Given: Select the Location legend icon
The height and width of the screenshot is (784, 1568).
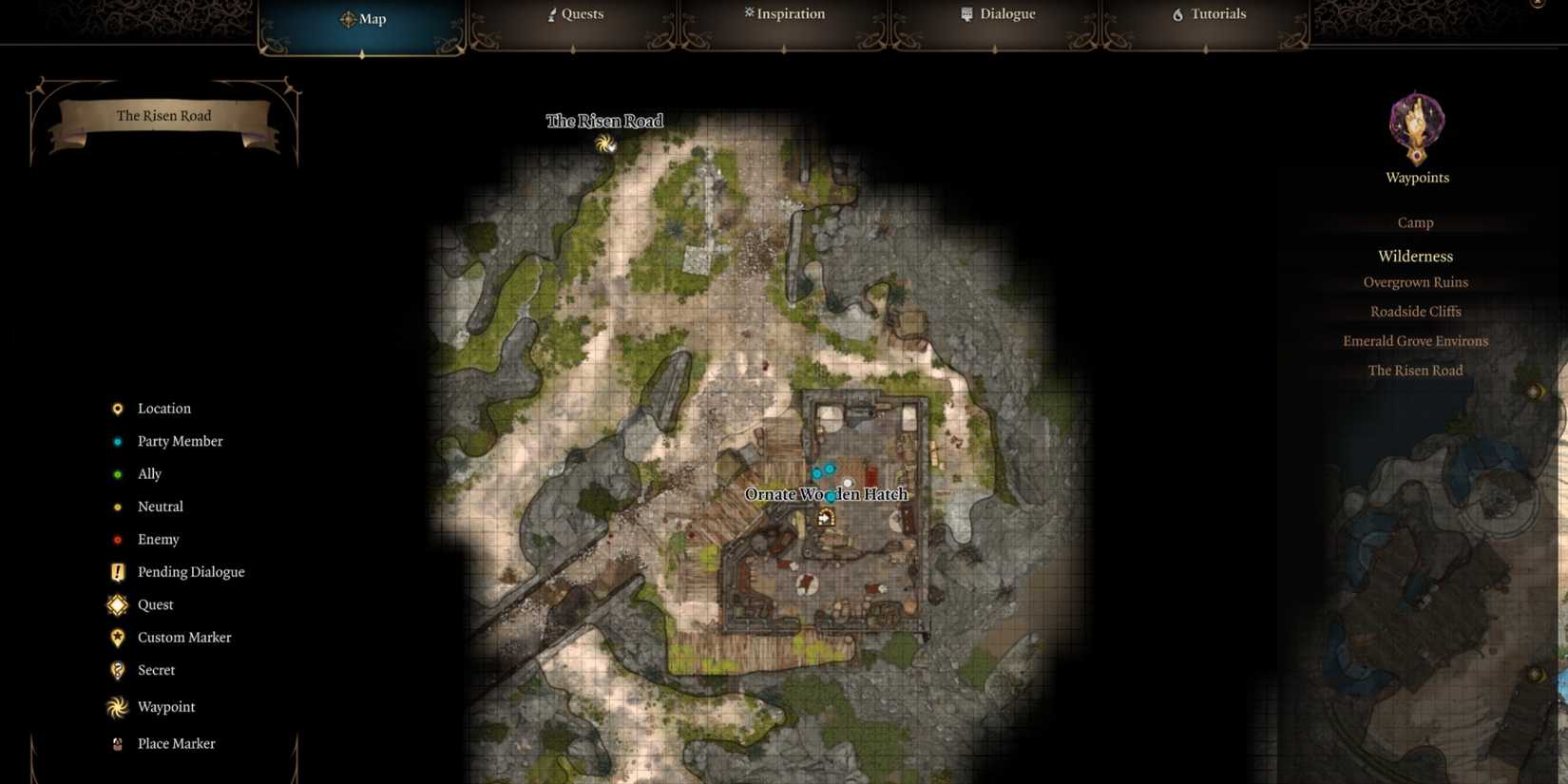Looking at the screenshot, I should [117, 409].
